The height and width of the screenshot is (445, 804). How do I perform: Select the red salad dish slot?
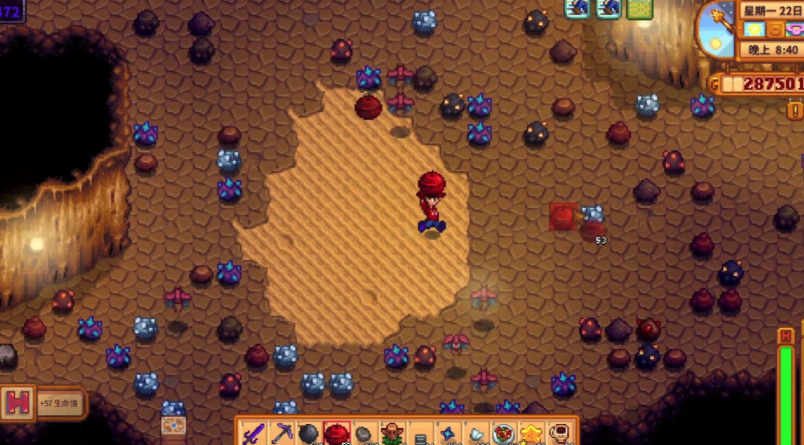(x=503, y=435)
